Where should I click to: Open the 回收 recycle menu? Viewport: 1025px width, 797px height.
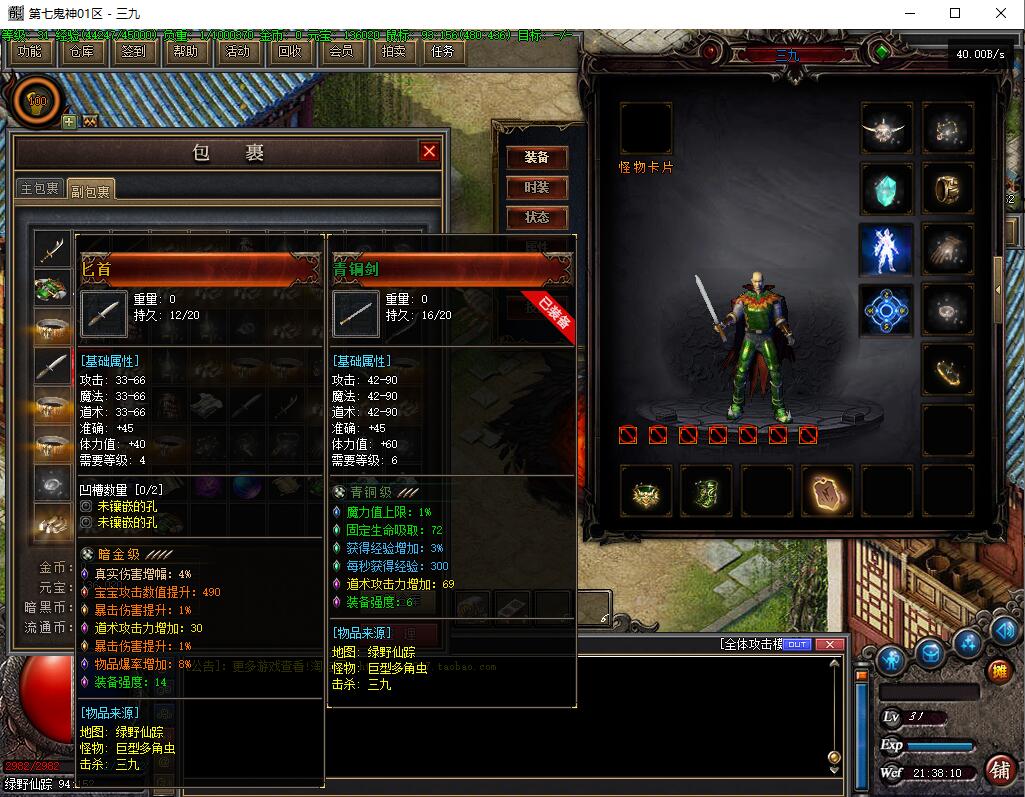pos(290,52)
